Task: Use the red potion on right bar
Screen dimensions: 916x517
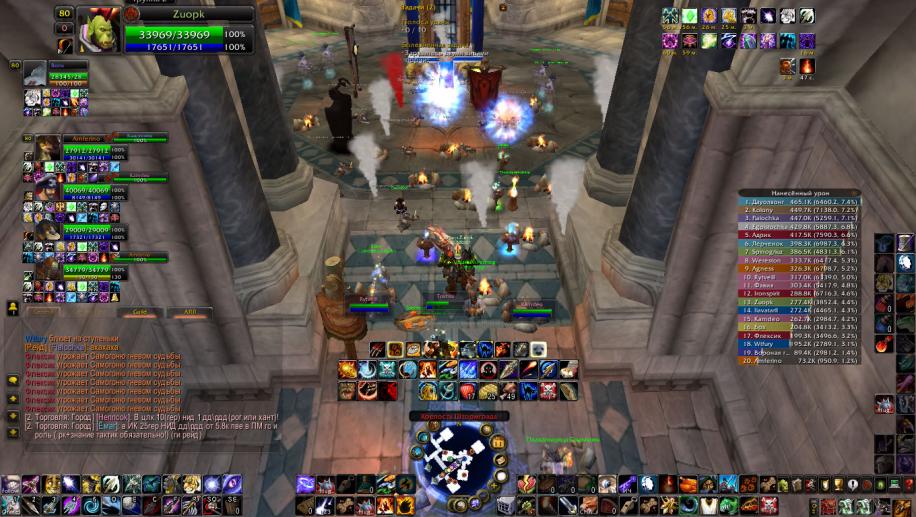Action: pyautogui.click(x=883, y=345)
